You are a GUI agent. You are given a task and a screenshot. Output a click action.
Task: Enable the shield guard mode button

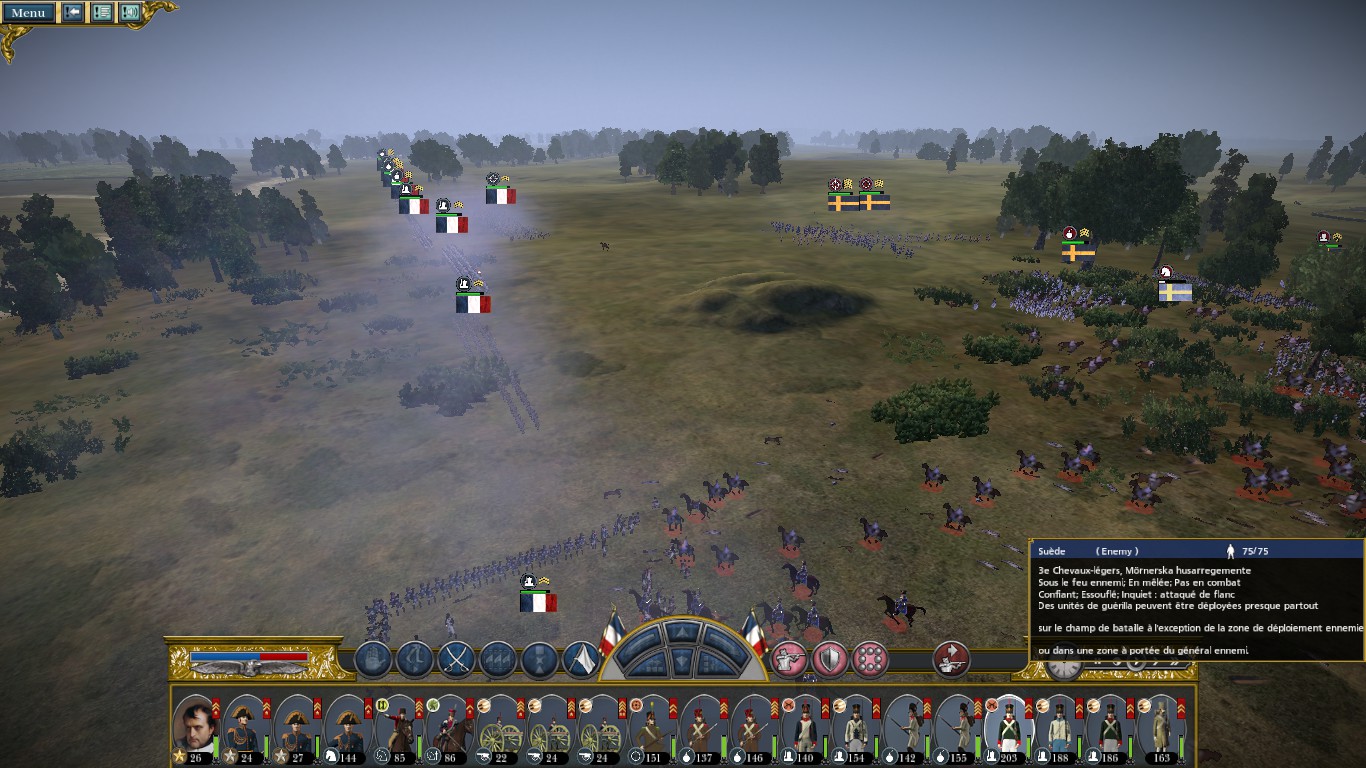[x=829, y=659]
